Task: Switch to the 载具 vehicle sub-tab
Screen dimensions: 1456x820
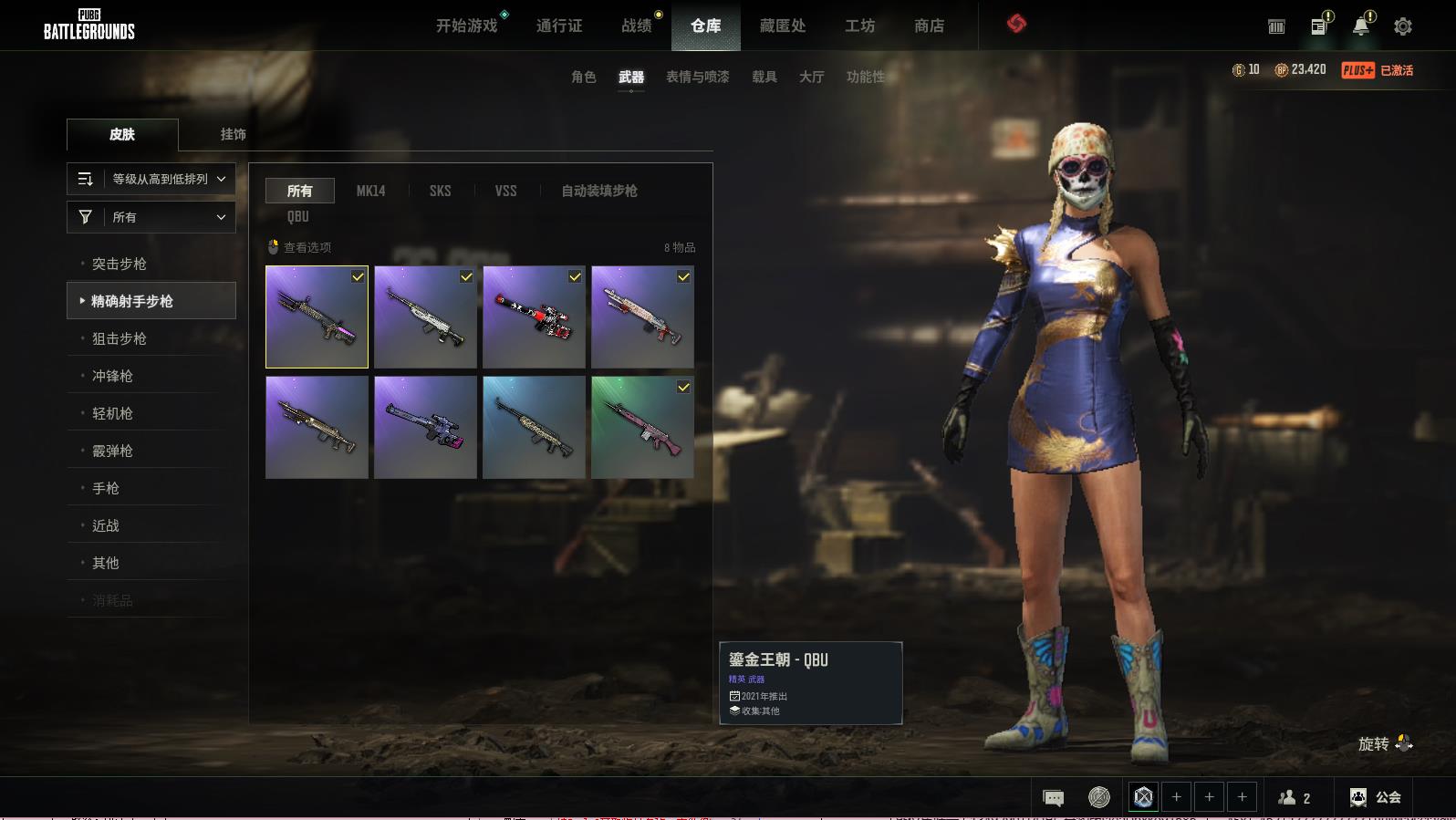Action: [764, 77]
